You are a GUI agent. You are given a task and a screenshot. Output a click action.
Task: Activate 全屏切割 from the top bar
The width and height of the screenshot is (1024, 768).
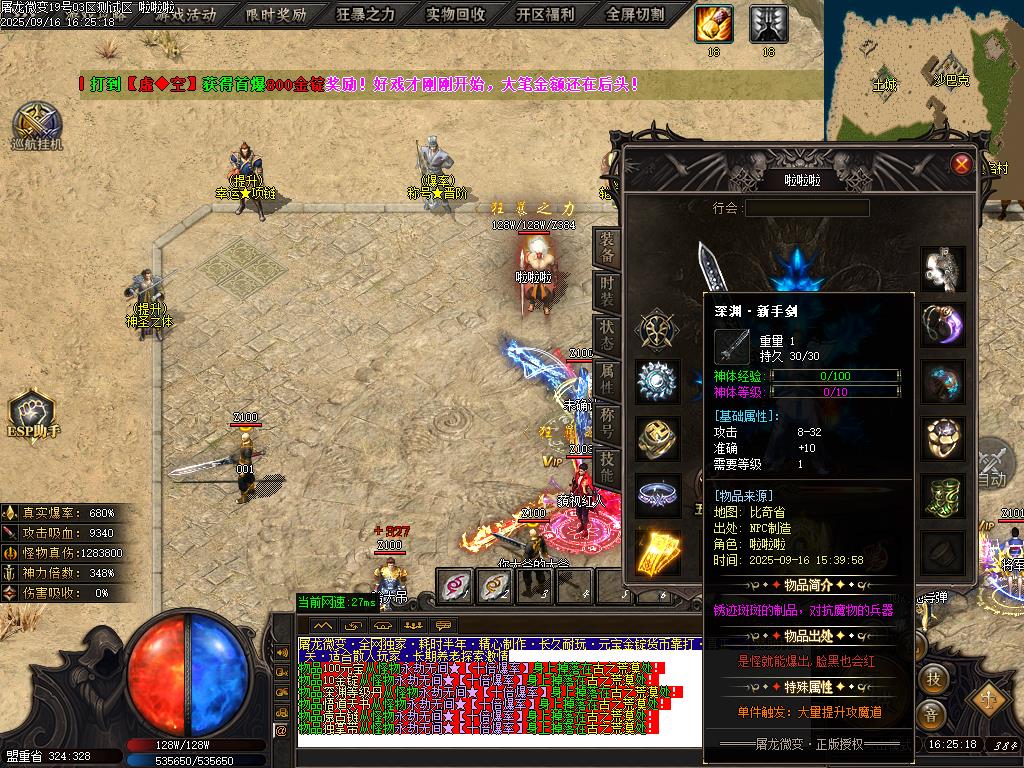[x=635, y=14]
